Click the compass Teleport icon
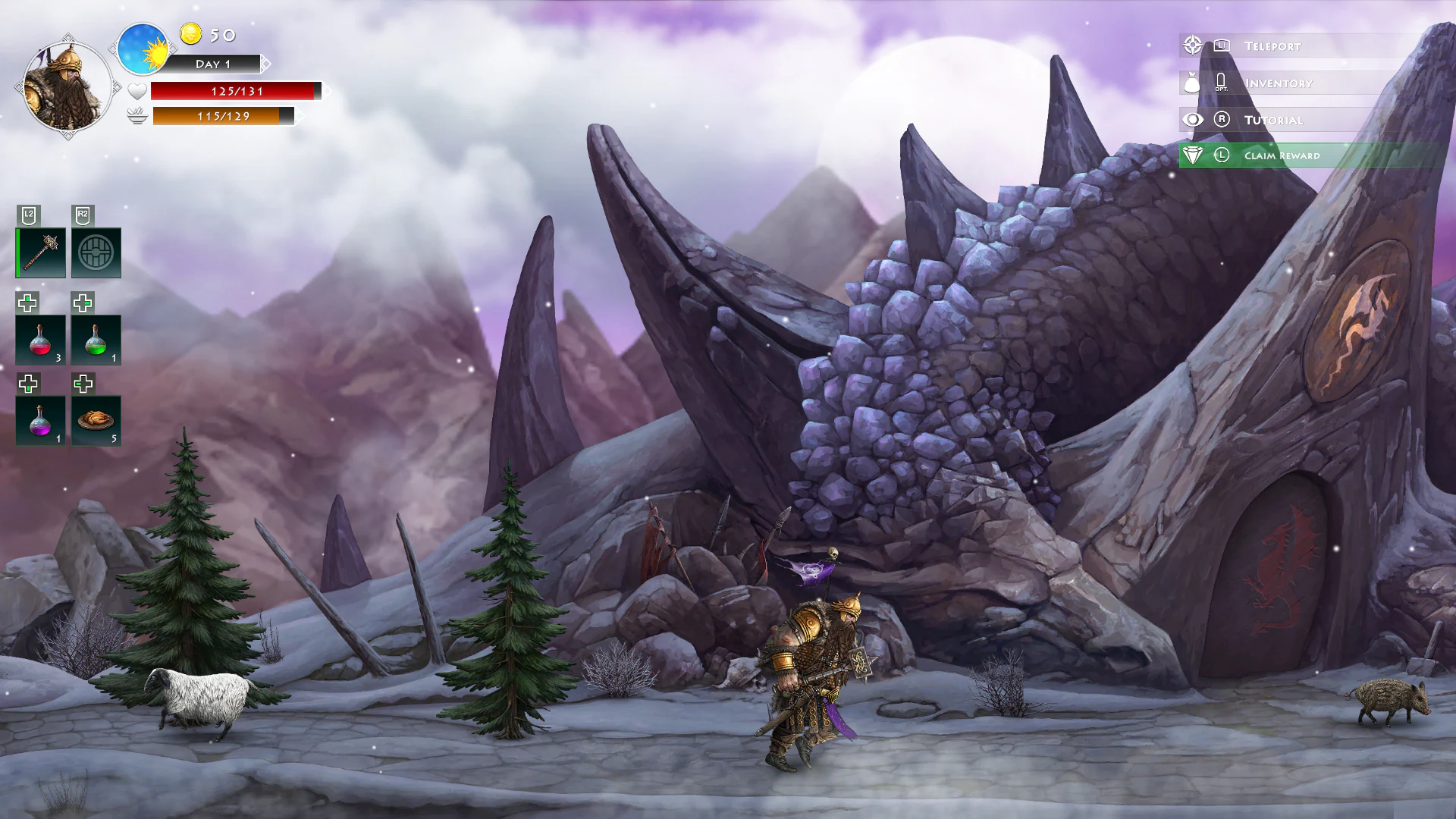 pyautogui.click(x=1193, y=46)
